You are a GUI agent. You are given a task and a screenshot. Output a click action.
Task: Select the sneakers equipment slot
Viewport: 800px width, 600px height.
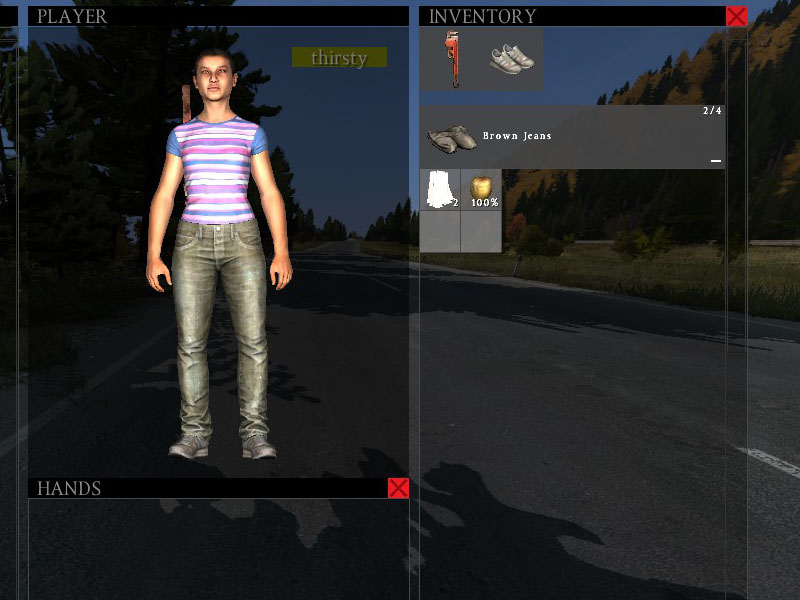point(512,59)
